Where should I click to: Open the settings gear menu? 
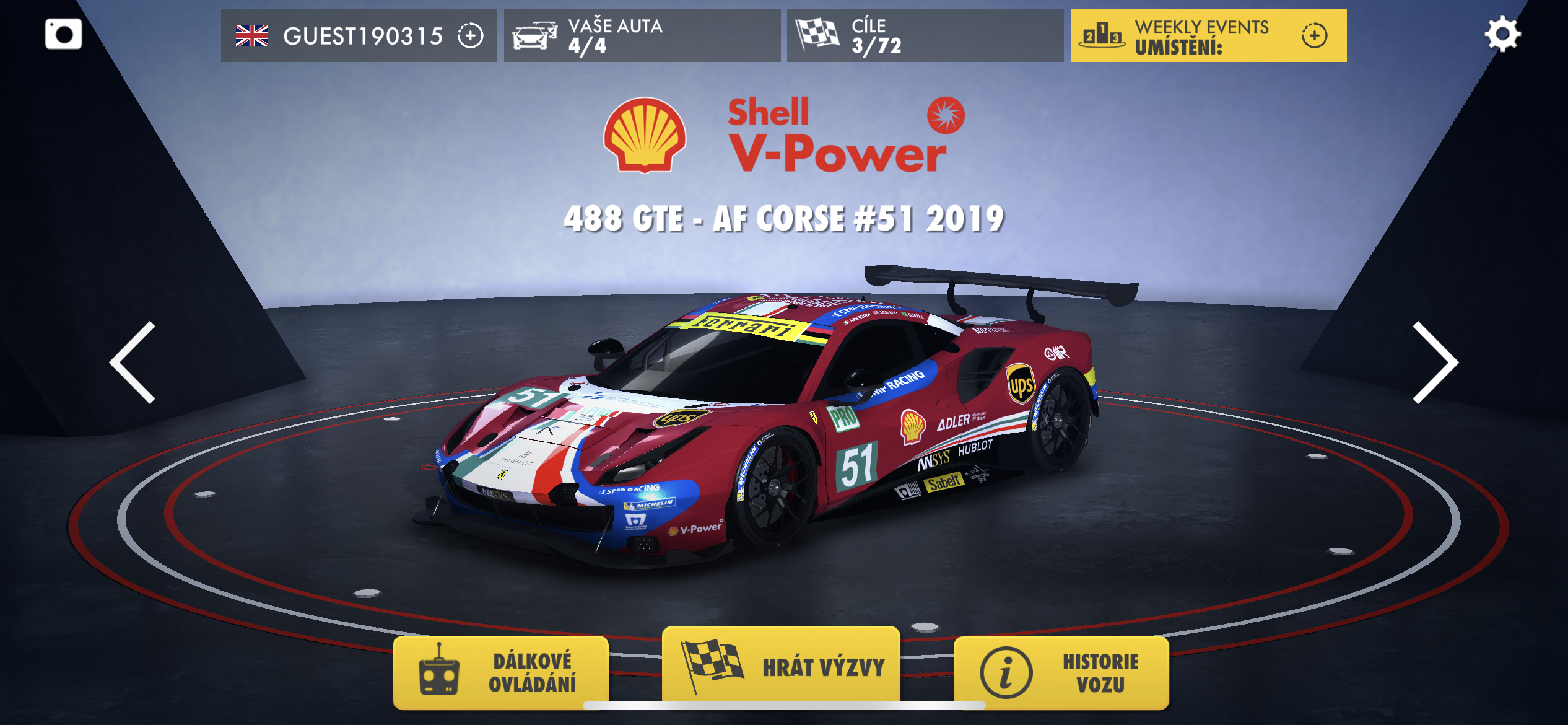point(1502,35)
